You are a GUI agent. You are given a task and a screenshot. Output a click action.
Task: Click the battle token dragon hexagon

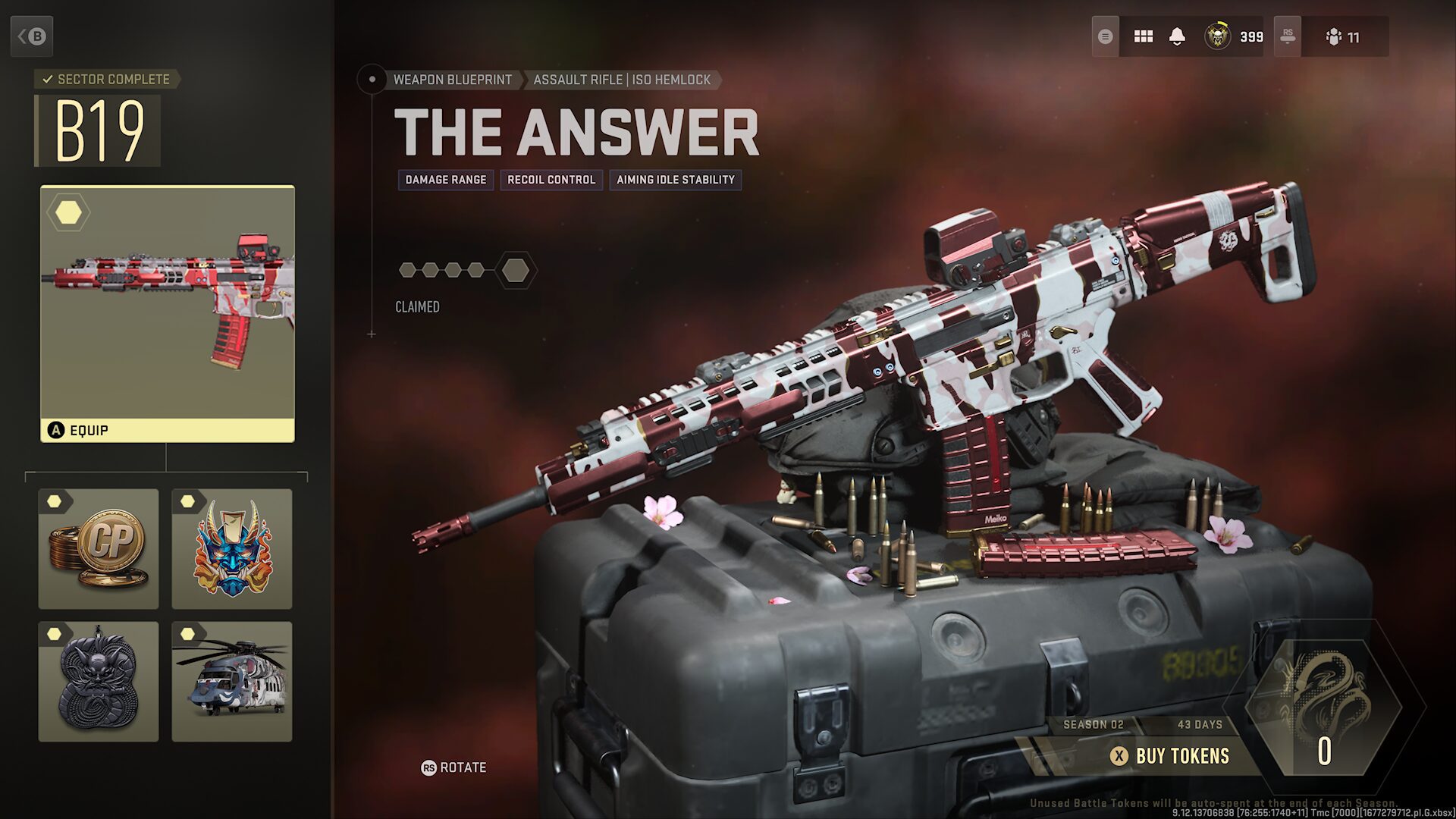1324,705
